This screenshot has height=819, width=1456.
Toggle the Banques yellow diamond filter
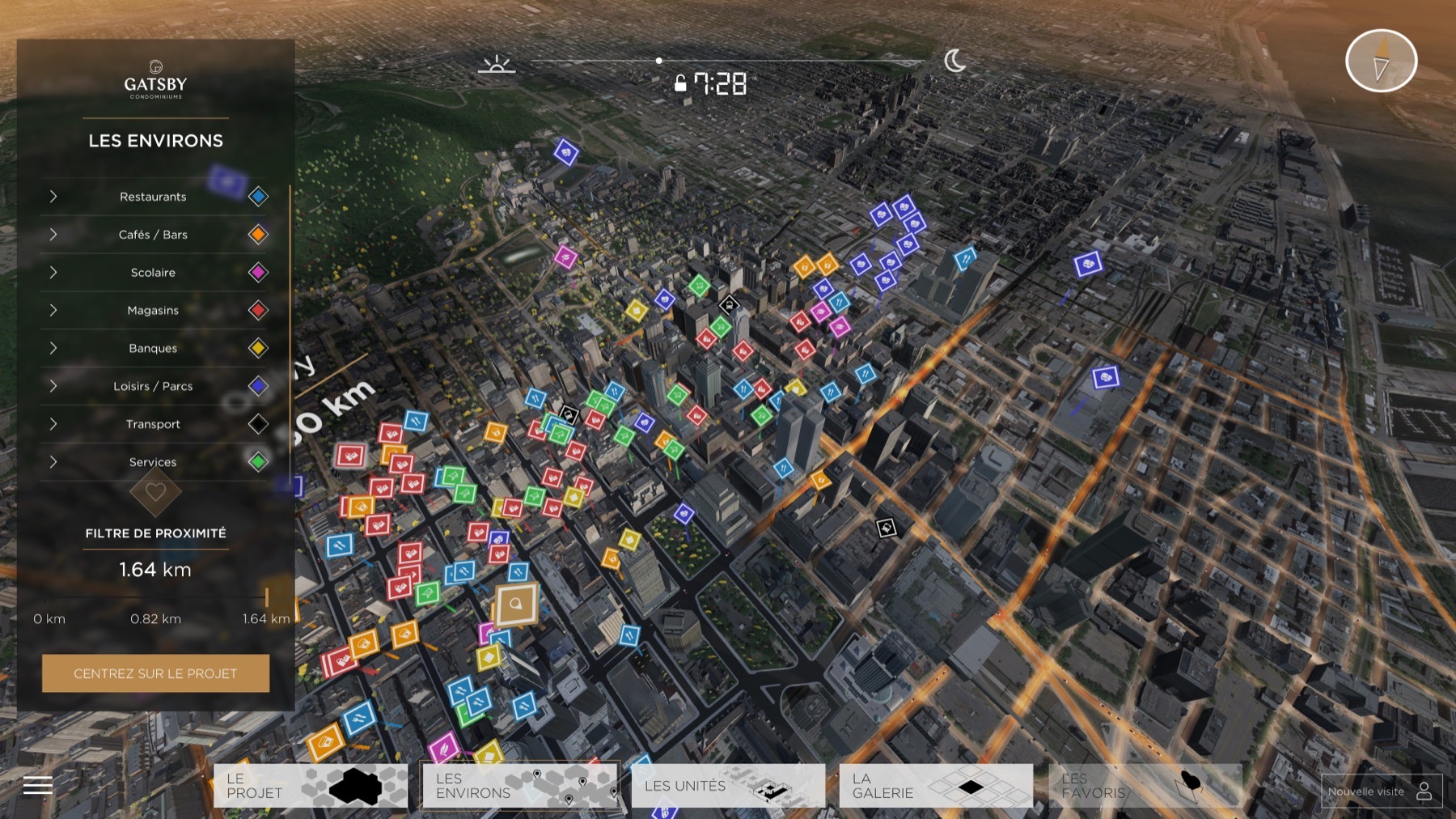point(258,348)
